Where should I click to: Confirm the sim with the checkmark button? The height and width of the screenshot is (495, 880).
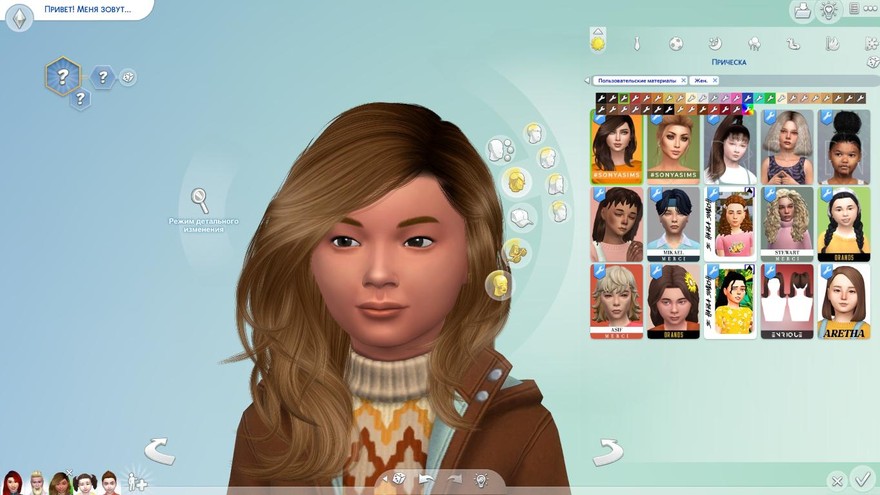[x=862, y=480]
